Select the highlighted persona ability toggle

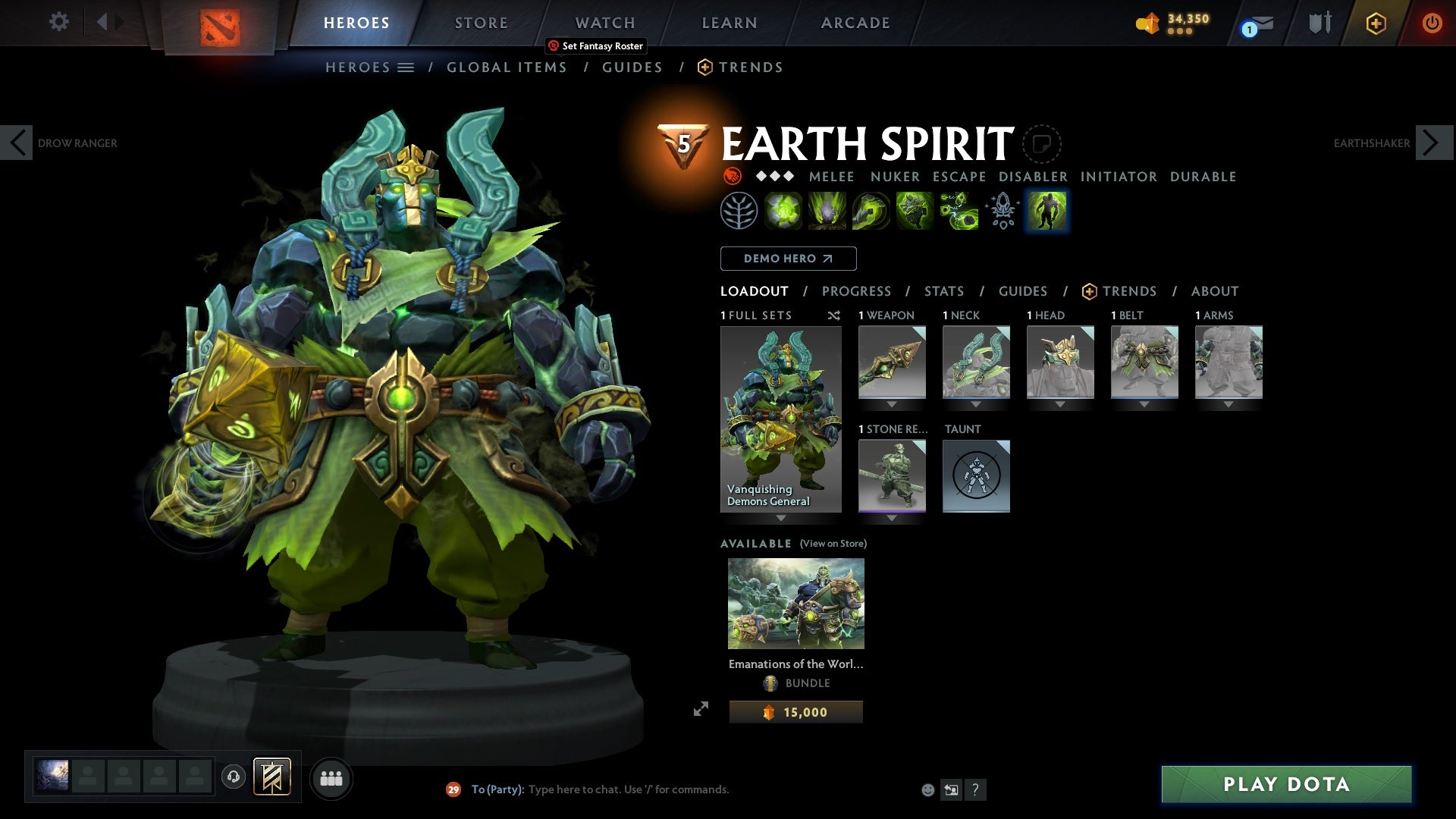[x=1046, y=210]
